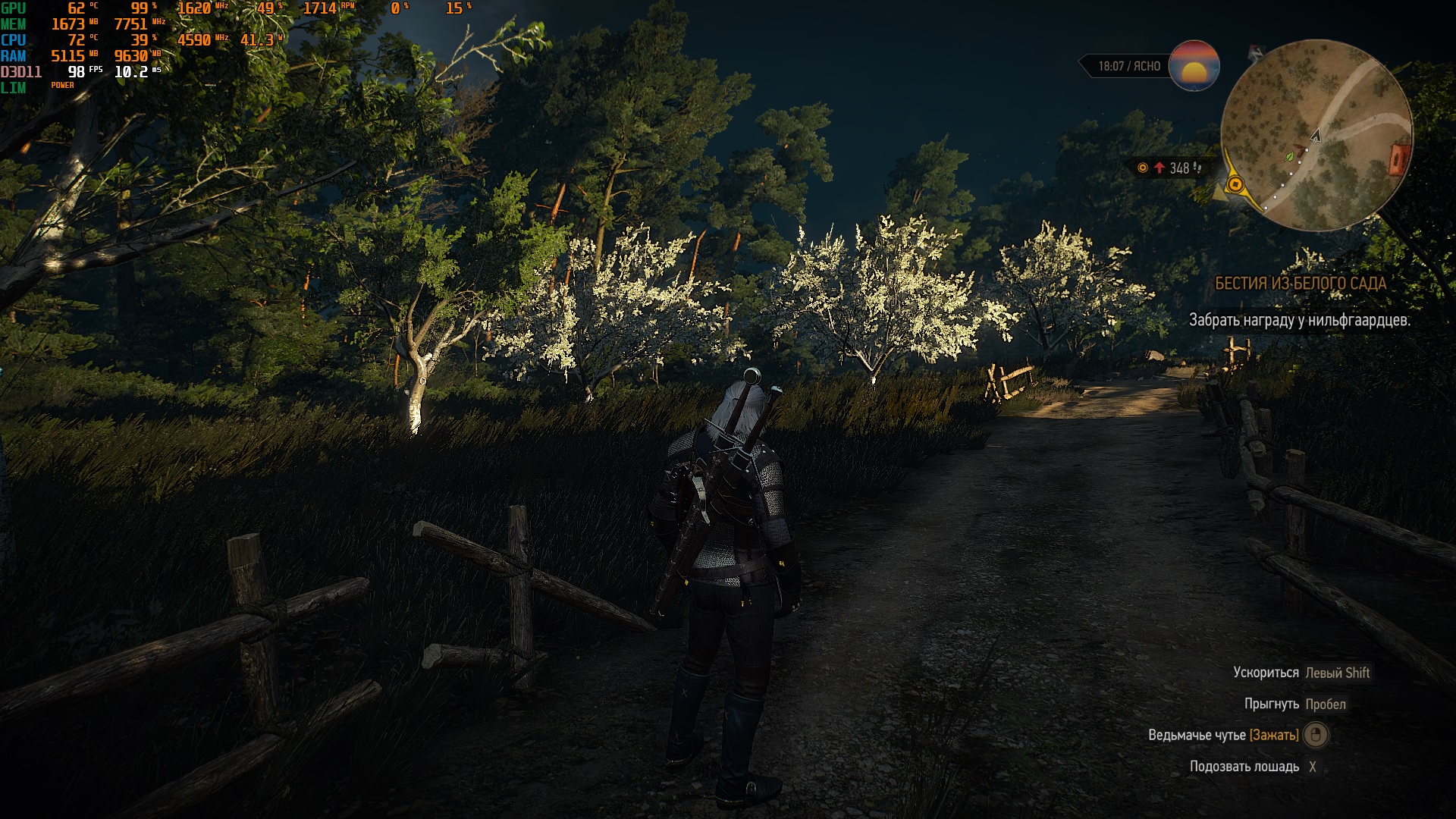The width and height of the screenshot is (1456, 819).
Task: Click the orange building marker on minimap
Action: [x=1399, y=158]
